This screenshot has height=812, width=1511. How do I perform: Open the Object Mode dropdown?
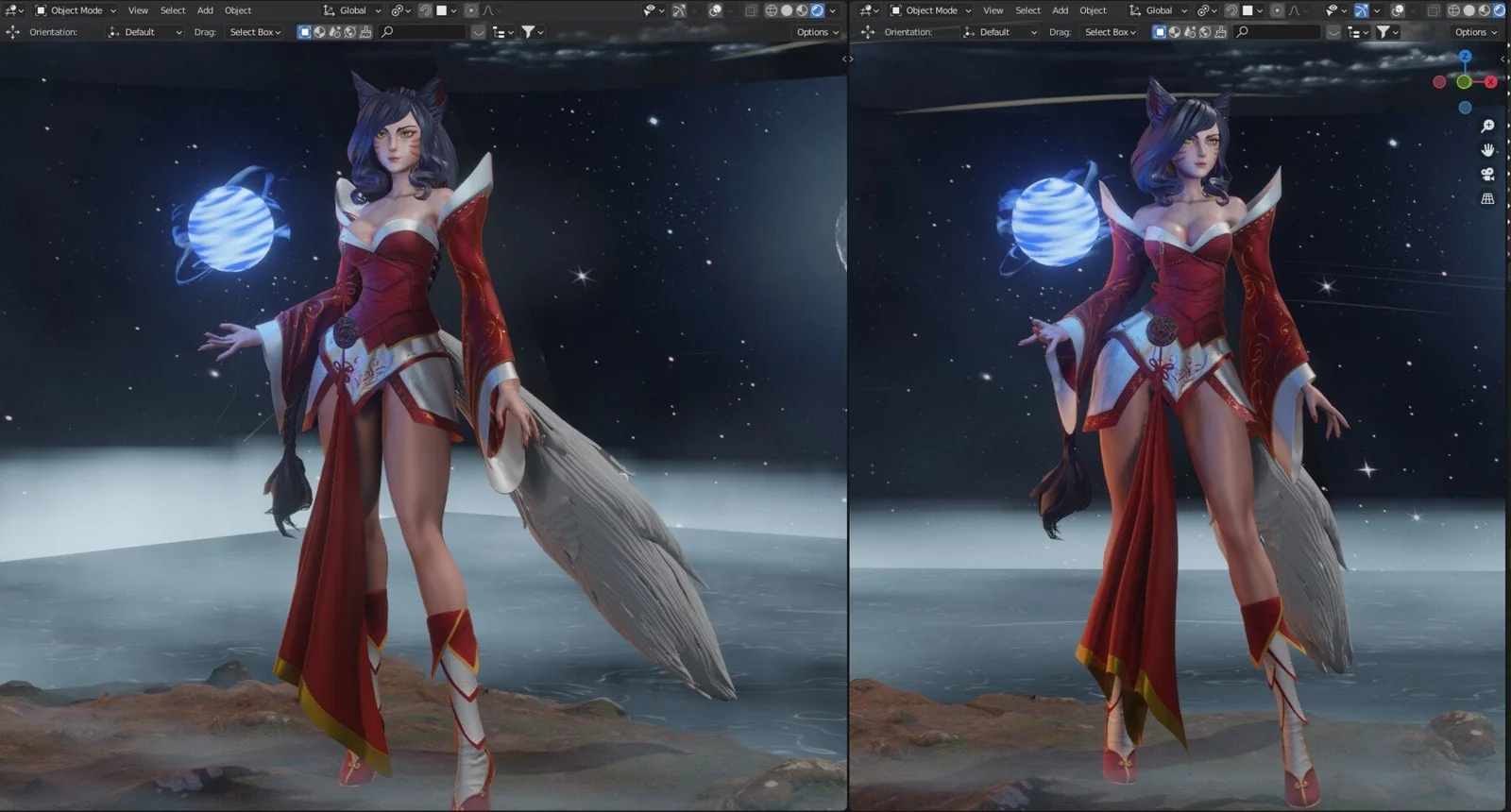[x=74, y=9]
